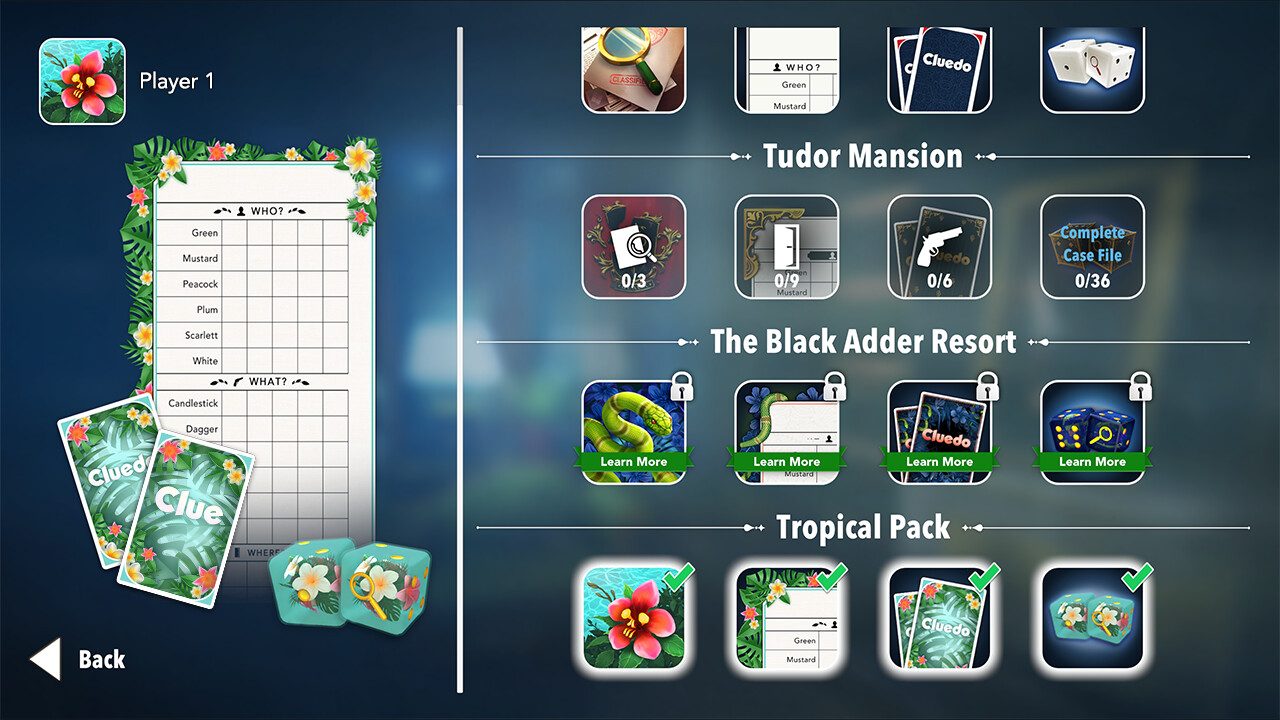Open the Complete Case File showing 0/36
1280x720 pixels.
(1091, 247)
